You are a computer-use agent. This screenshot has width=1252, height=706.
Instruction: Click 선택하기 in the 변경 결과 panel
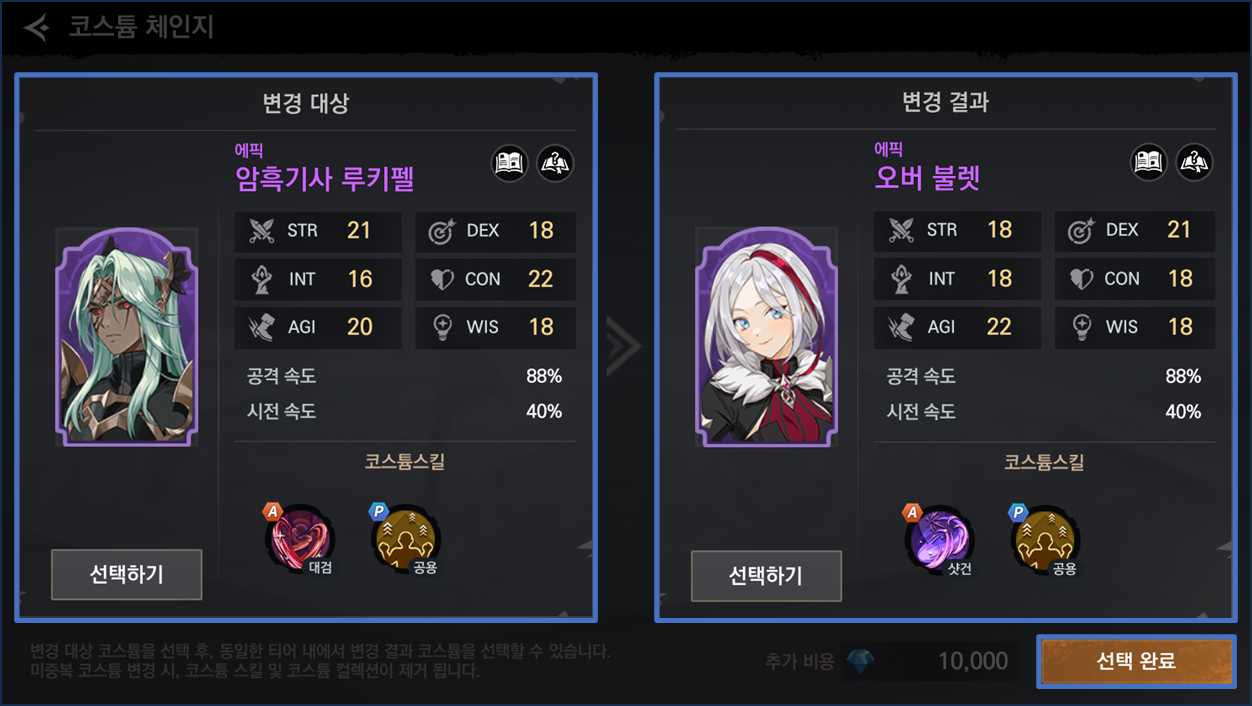pyautogui.click(x=766, y=576)
